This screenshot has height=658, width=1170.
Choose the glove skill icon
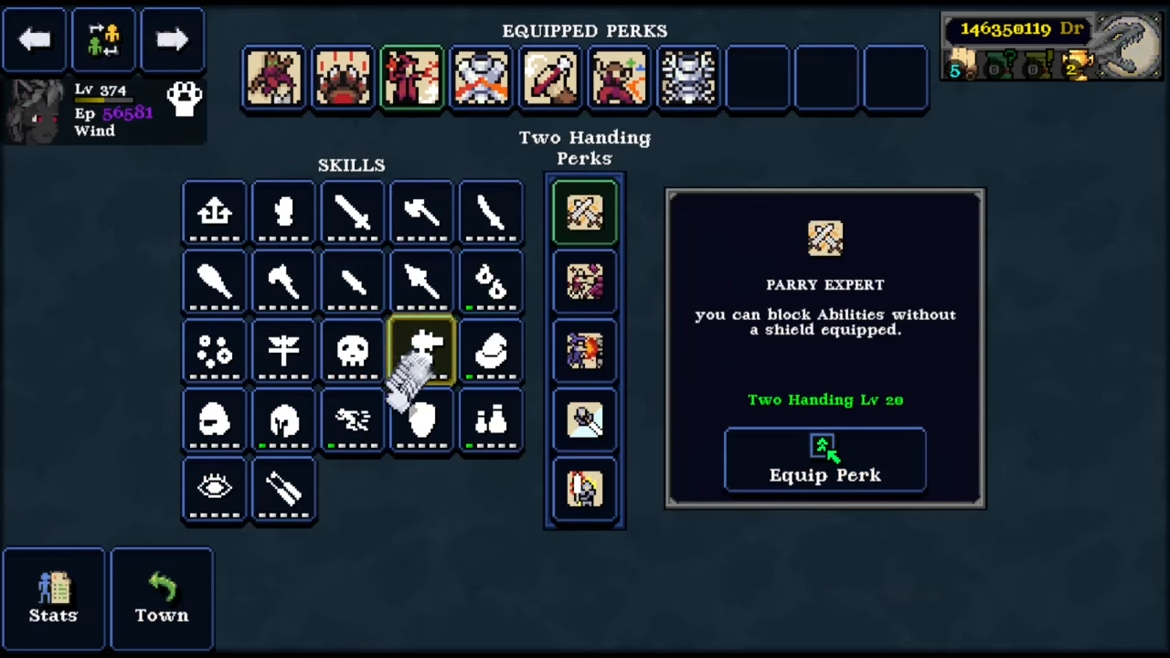[x=283, y=212]
